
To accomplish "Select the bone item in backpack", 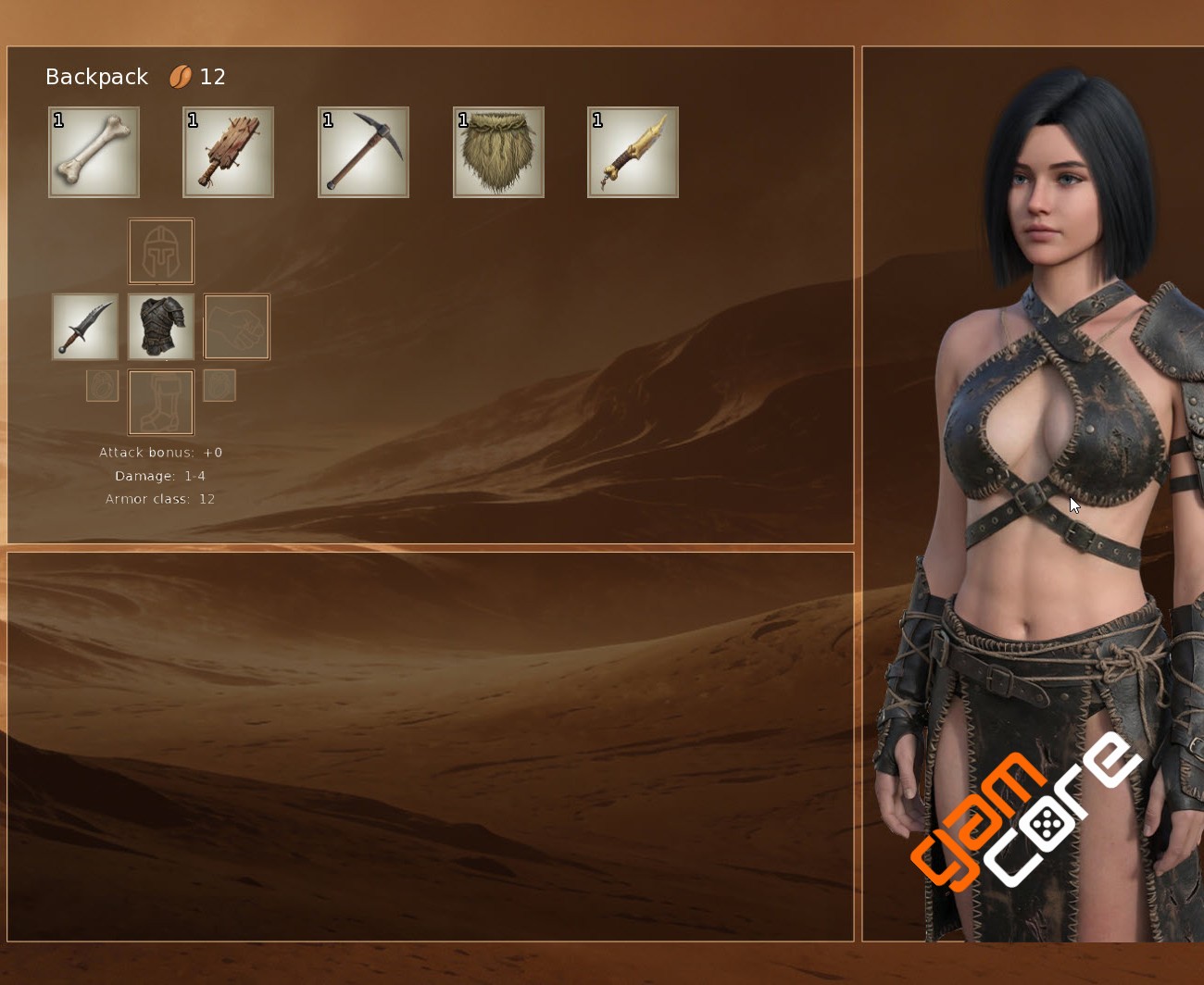I will click(94, 152).
